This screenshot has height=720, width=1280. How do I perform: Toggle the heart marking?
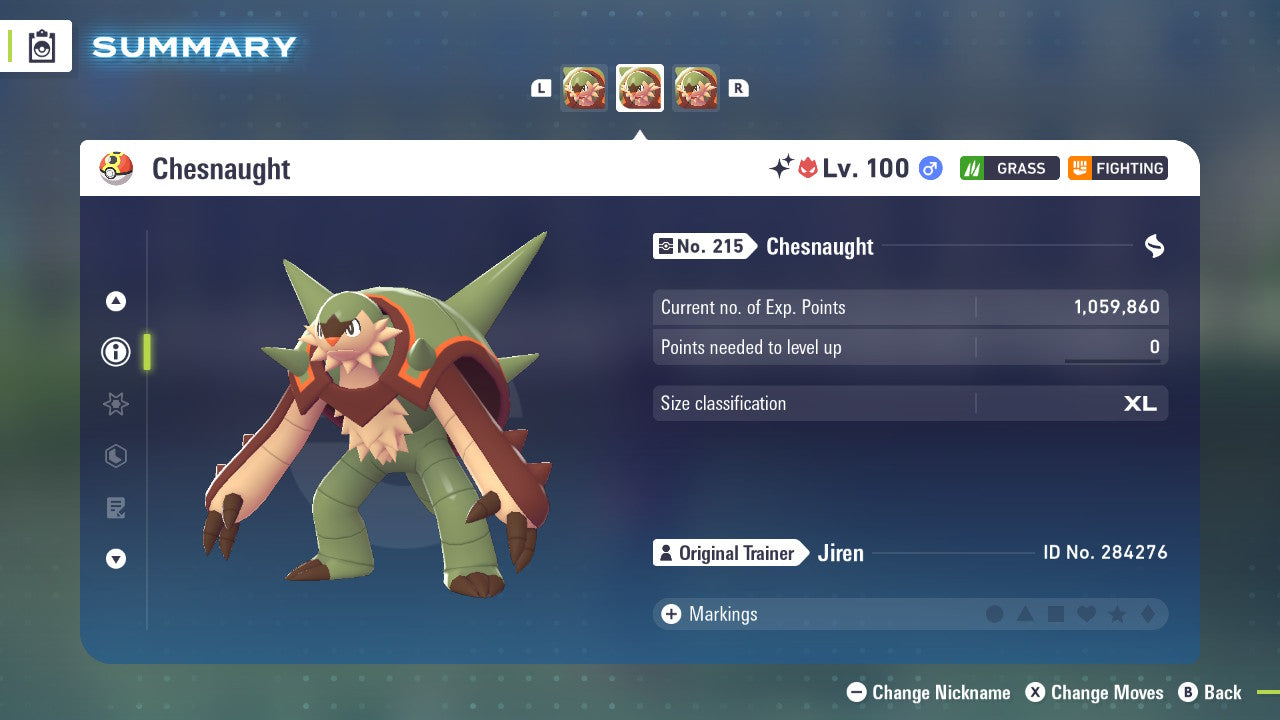(x=1086, y=614)
